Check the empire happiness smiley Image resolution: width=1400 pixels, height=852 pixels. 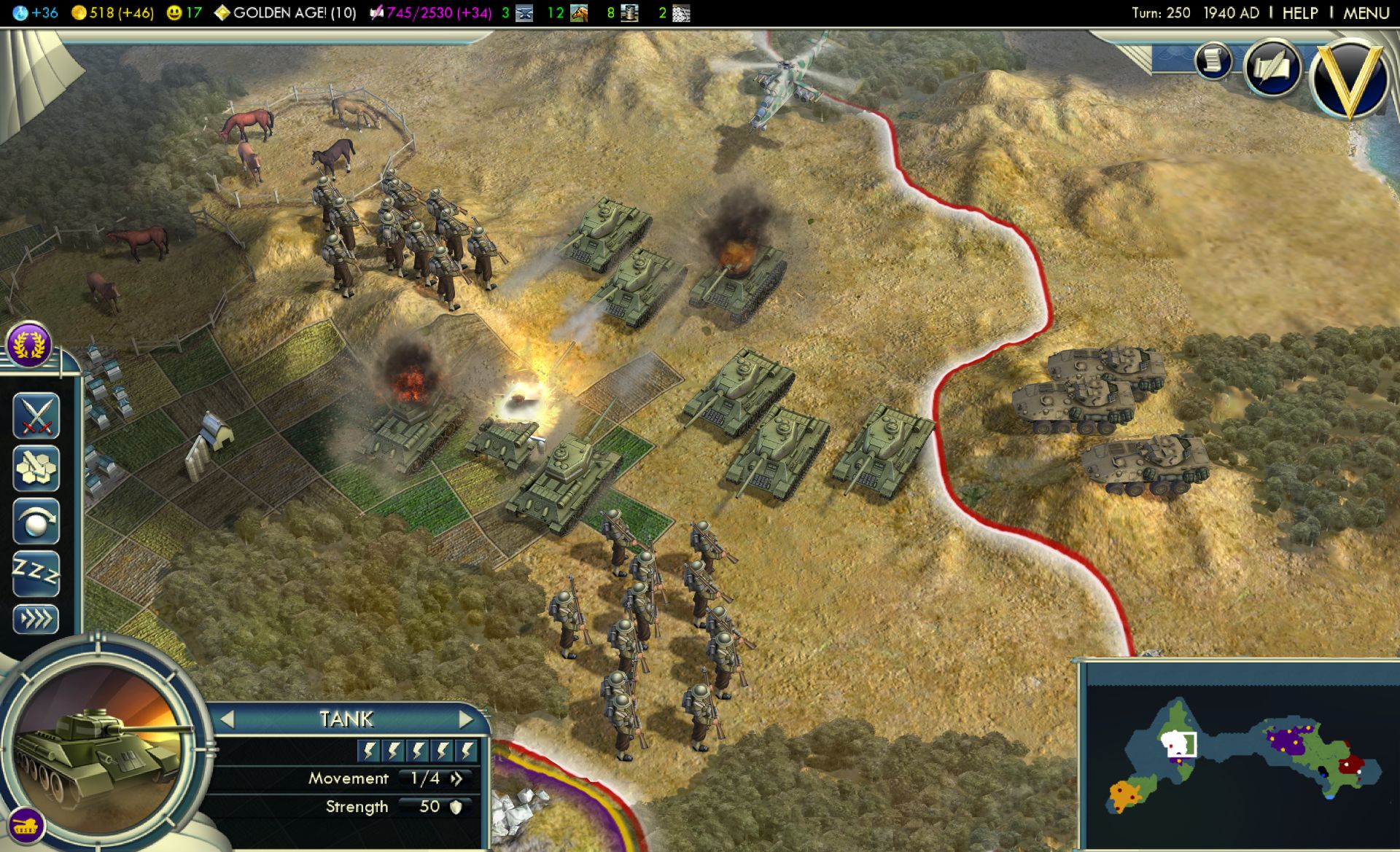[184, 12]
